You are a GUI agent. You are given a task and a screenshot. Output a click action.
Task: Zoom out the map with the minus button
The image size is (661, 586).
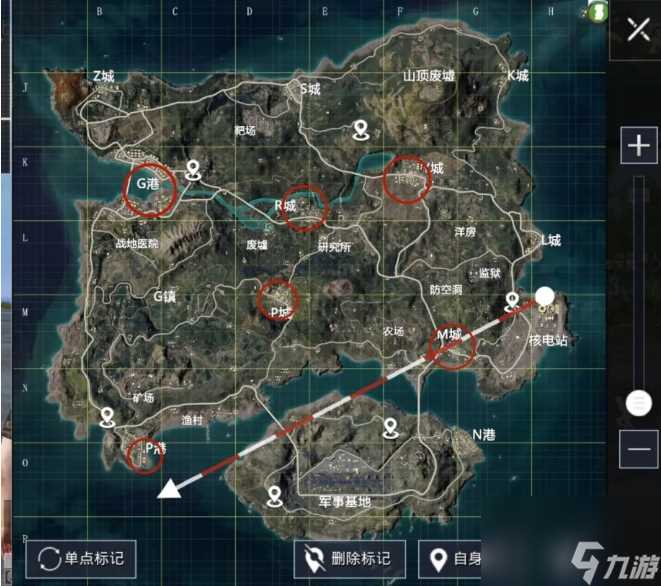pos(638,451)
